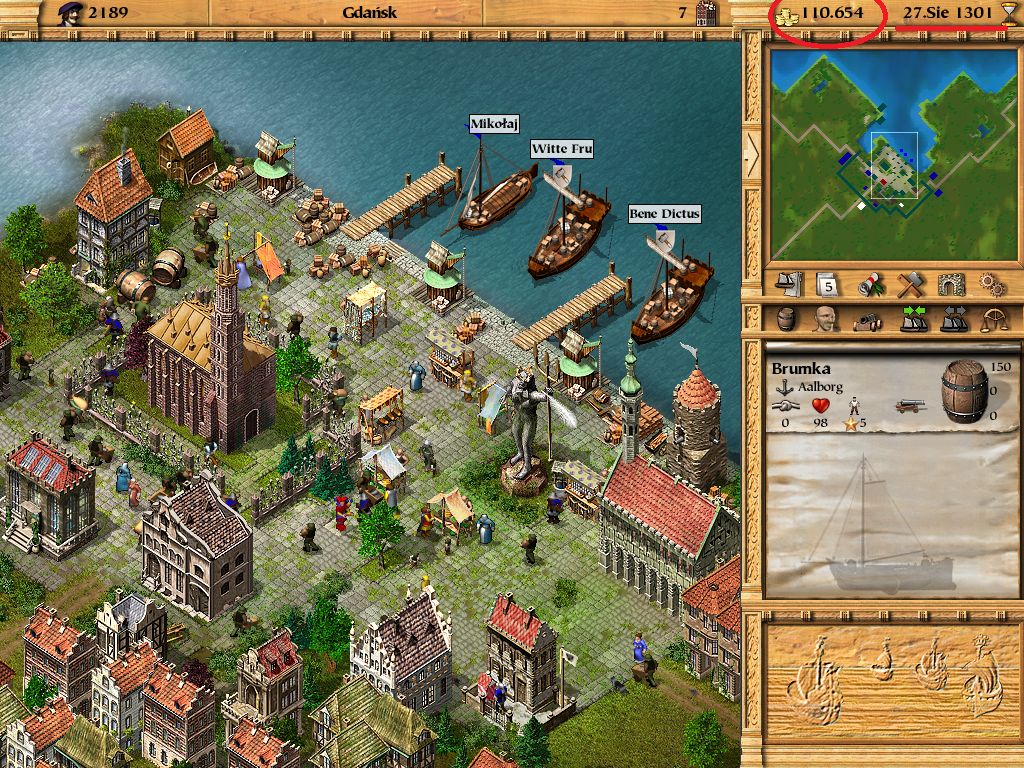Screen dimensions: 1024x768
Task: Select the barrel cargo icon in toolbar
Action: pyautogui.click(x=788, y=319)
